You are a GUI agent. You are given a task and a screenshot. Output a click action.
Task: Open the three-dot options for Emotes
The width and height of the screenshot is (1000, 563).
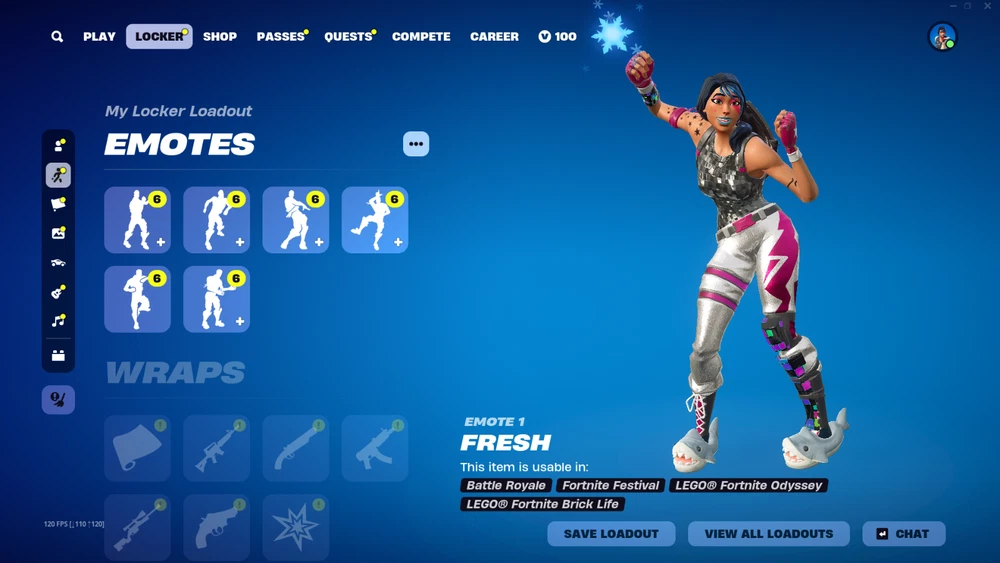pos(416,144)
